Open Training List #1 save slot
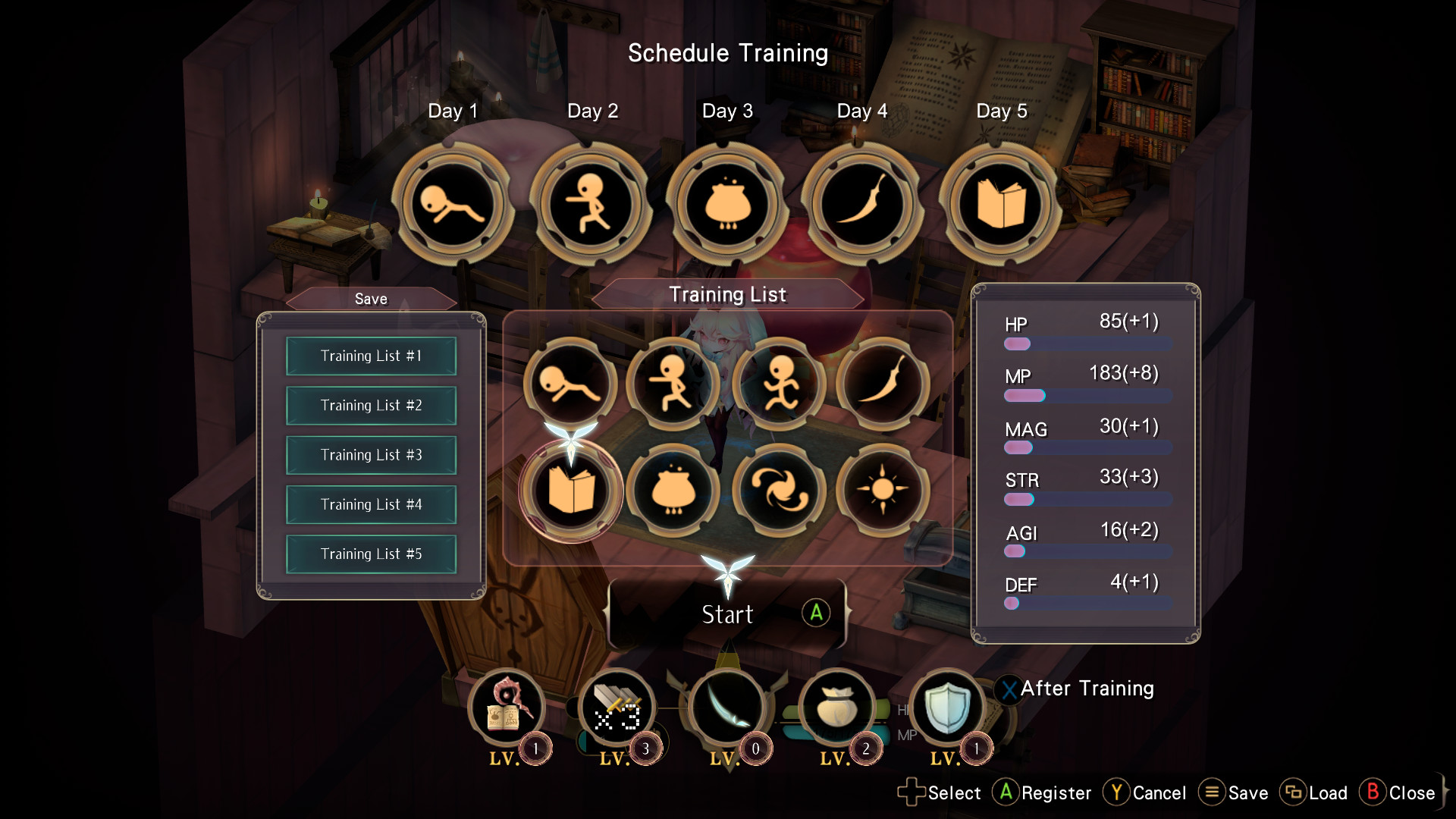This screenshot has height=819, width=1456. click(371, 356)
